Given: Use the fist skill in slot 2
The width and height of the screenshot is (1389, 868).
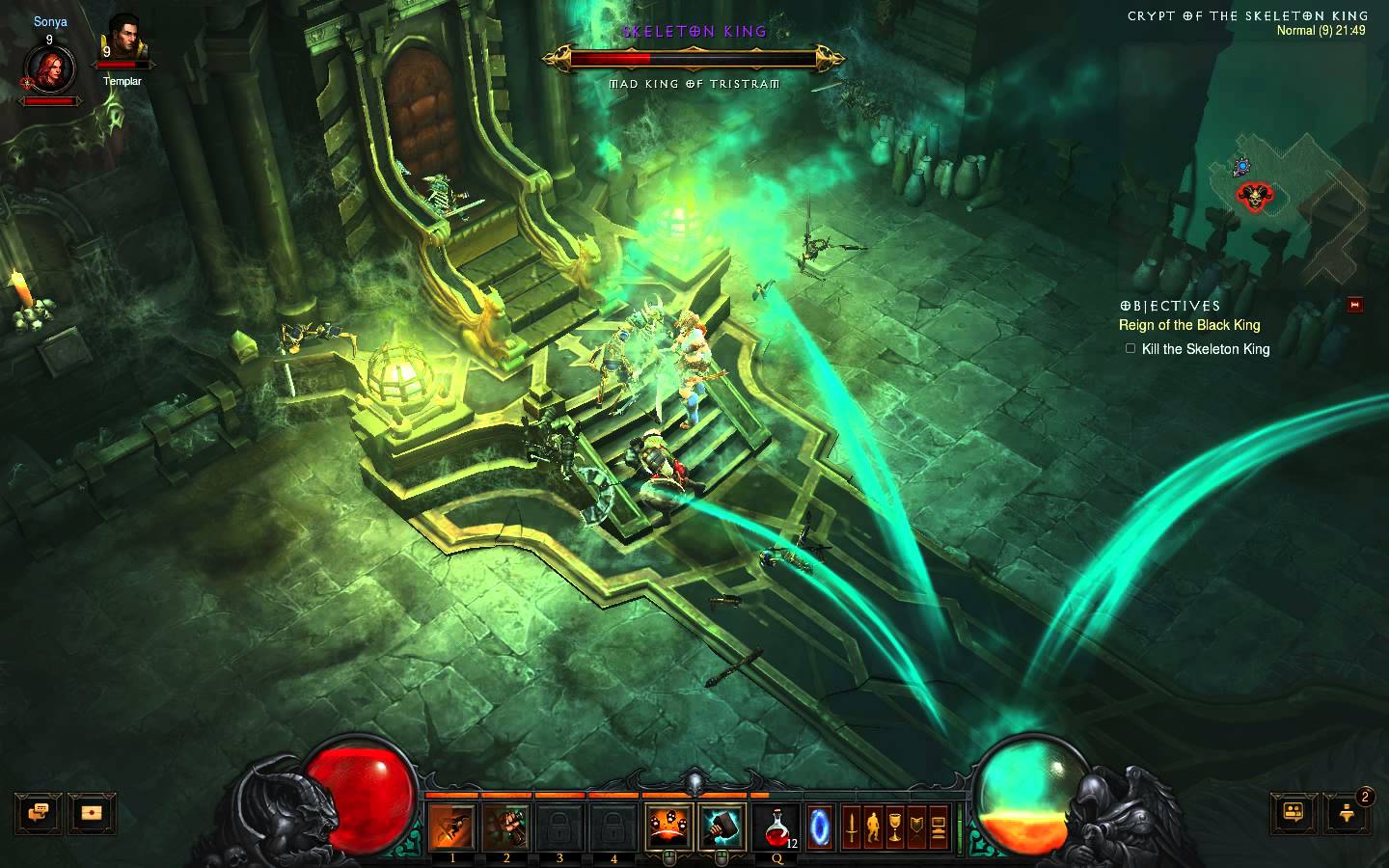Looking at the screenshot, I should (506, 827).
